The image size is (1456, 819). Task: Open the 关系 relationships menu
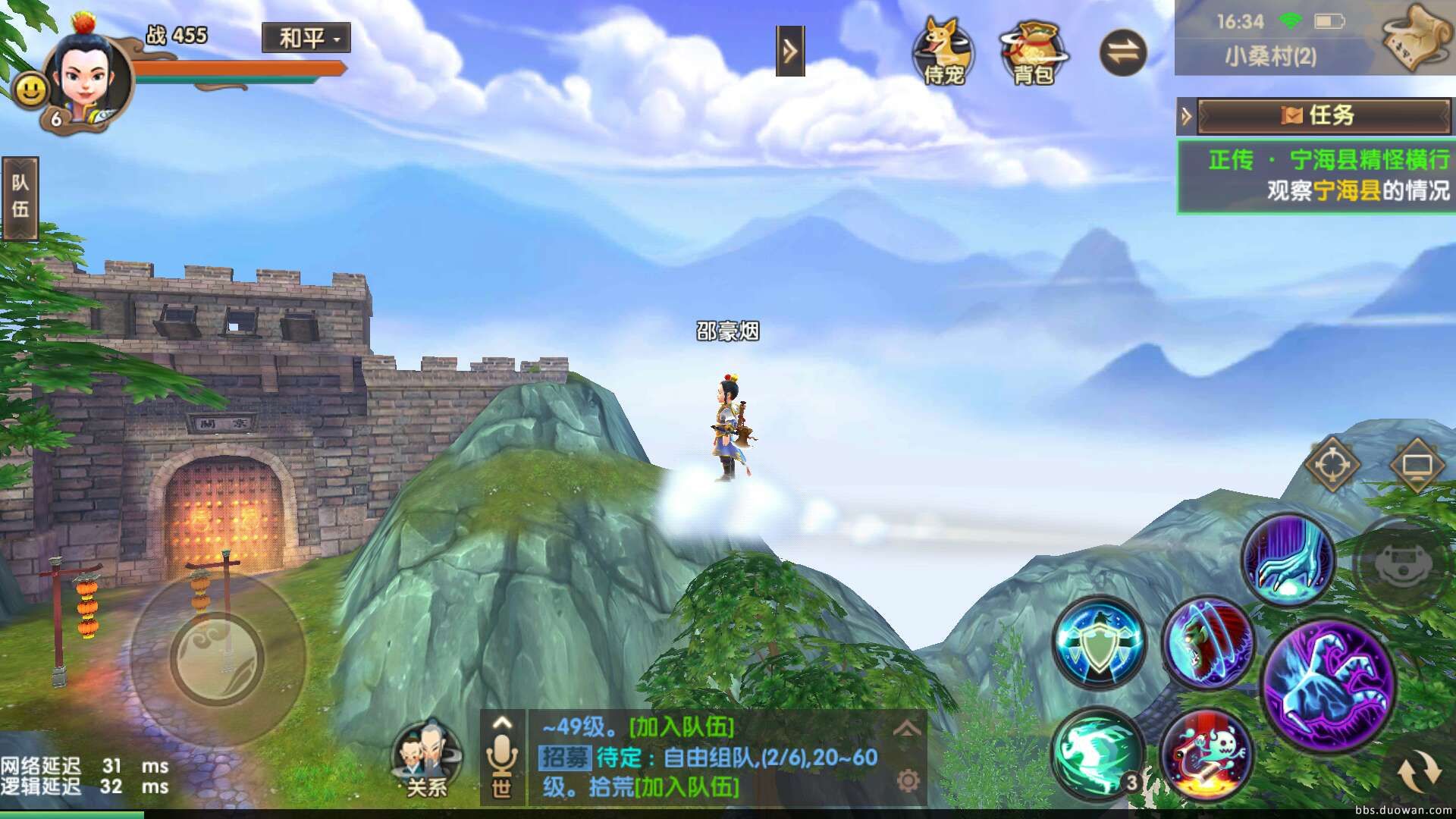click(427, 760)
